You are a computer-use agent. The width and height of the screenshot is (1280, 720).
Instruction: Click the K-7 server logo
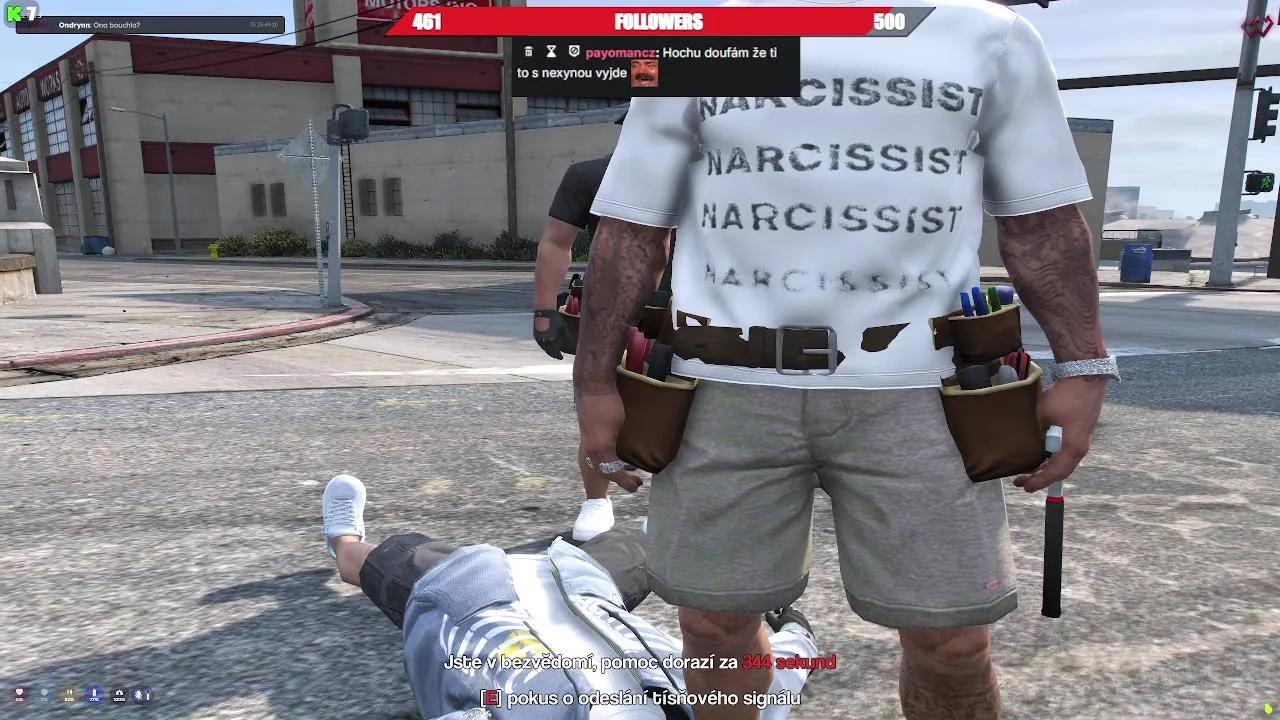pos(22,12)
